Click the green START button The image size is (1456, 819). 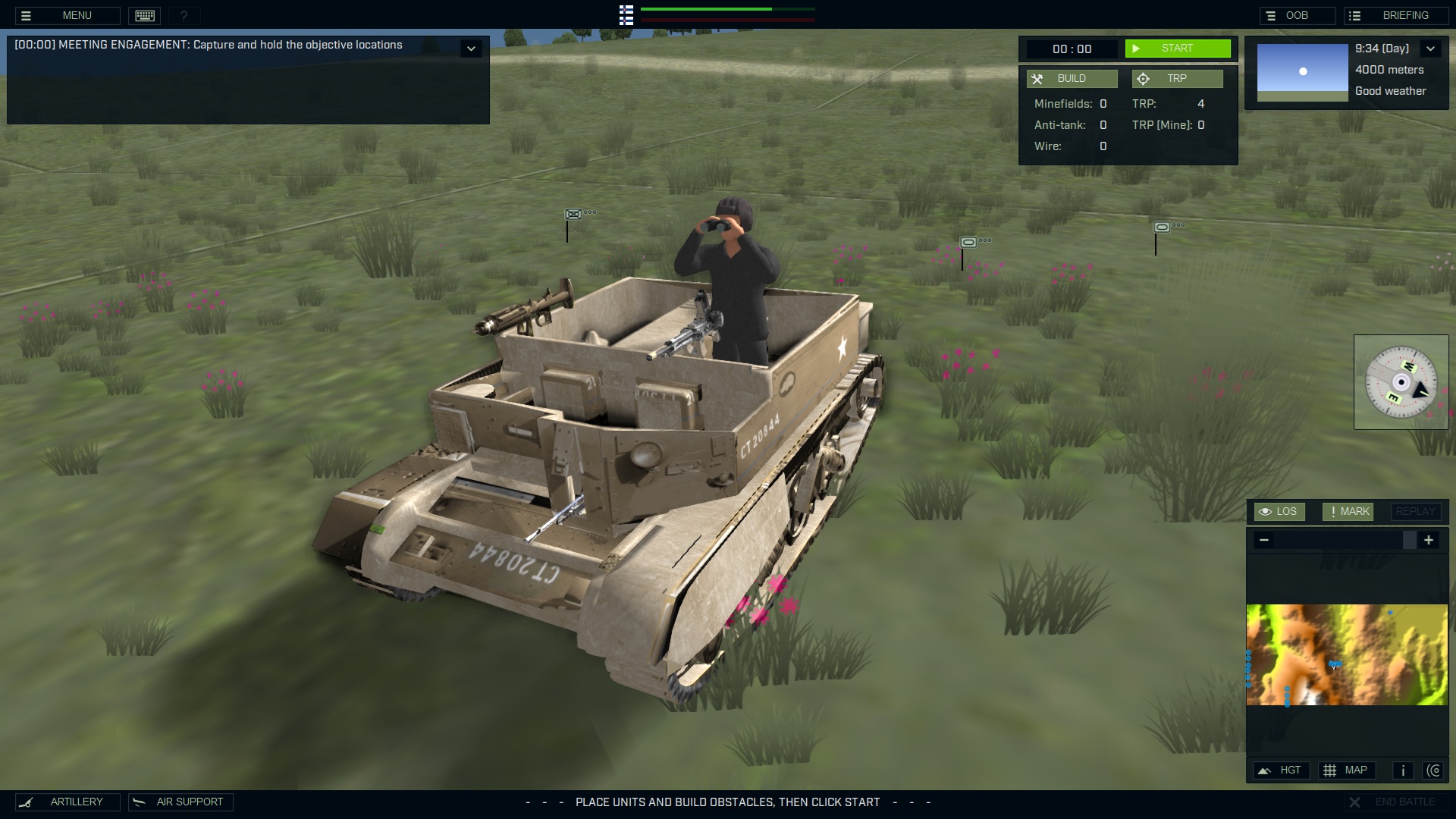[1177, 49]
